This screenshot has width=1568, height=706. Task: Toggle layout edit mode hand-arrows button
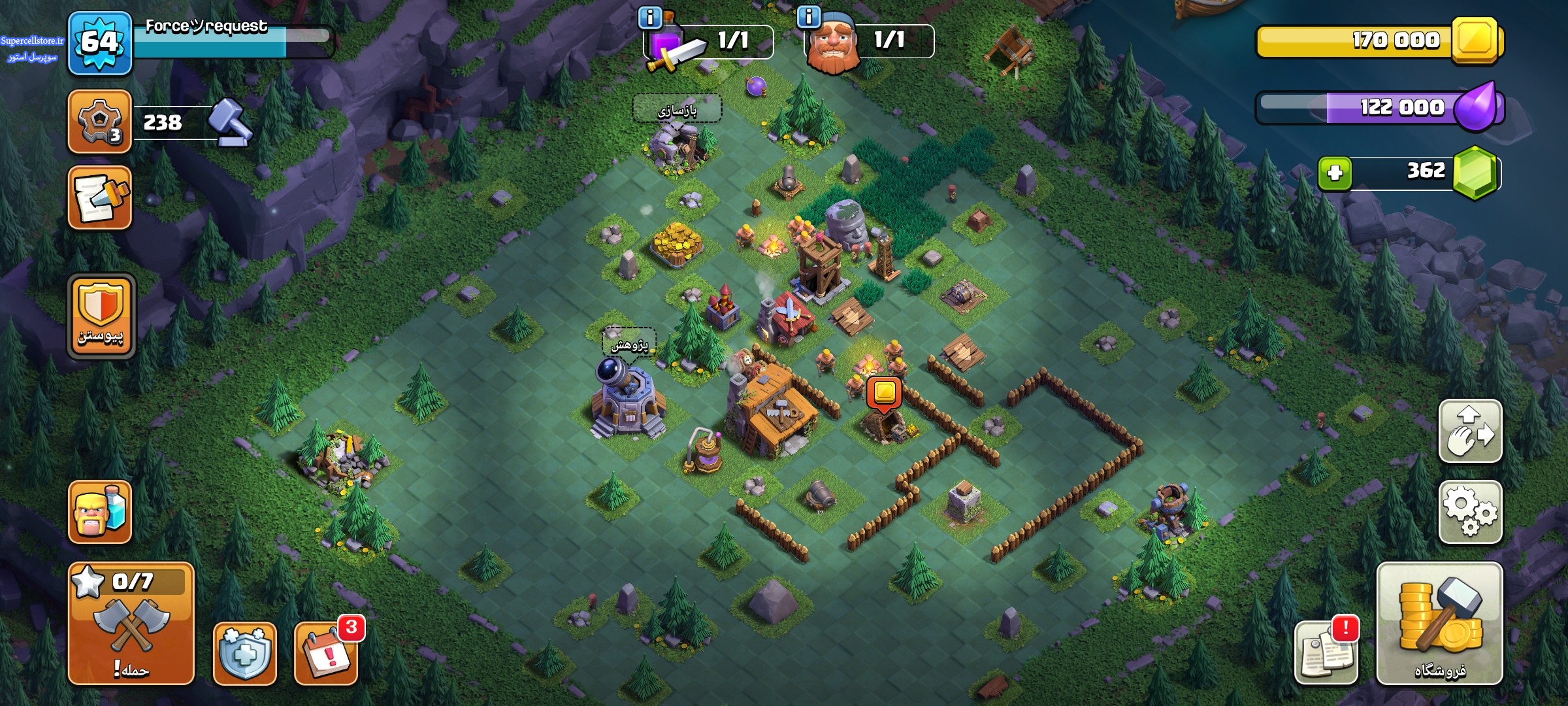tap(1470, 431)
